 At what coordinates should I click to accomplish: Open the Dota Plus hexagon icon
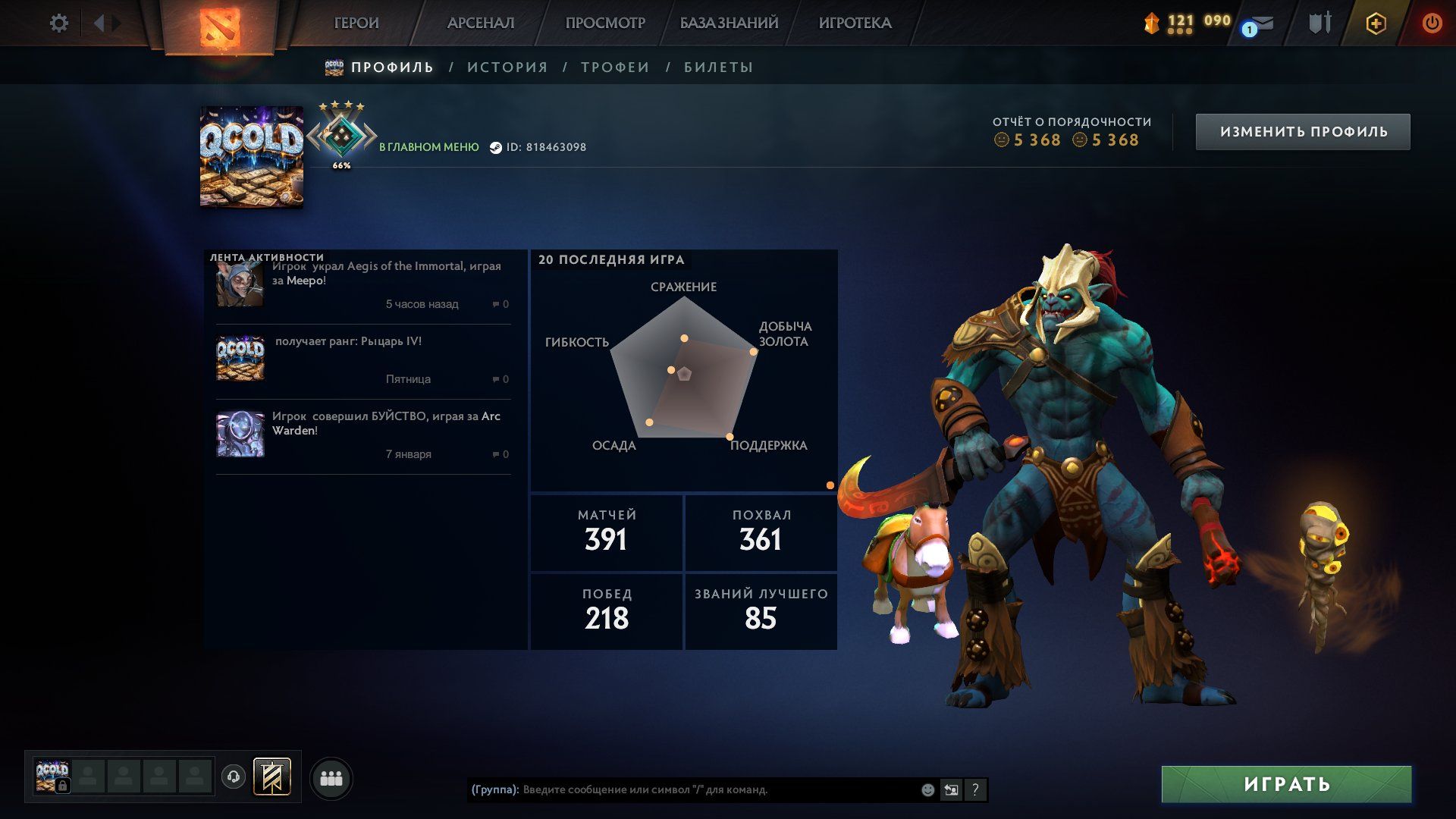tap(1376, 24)
